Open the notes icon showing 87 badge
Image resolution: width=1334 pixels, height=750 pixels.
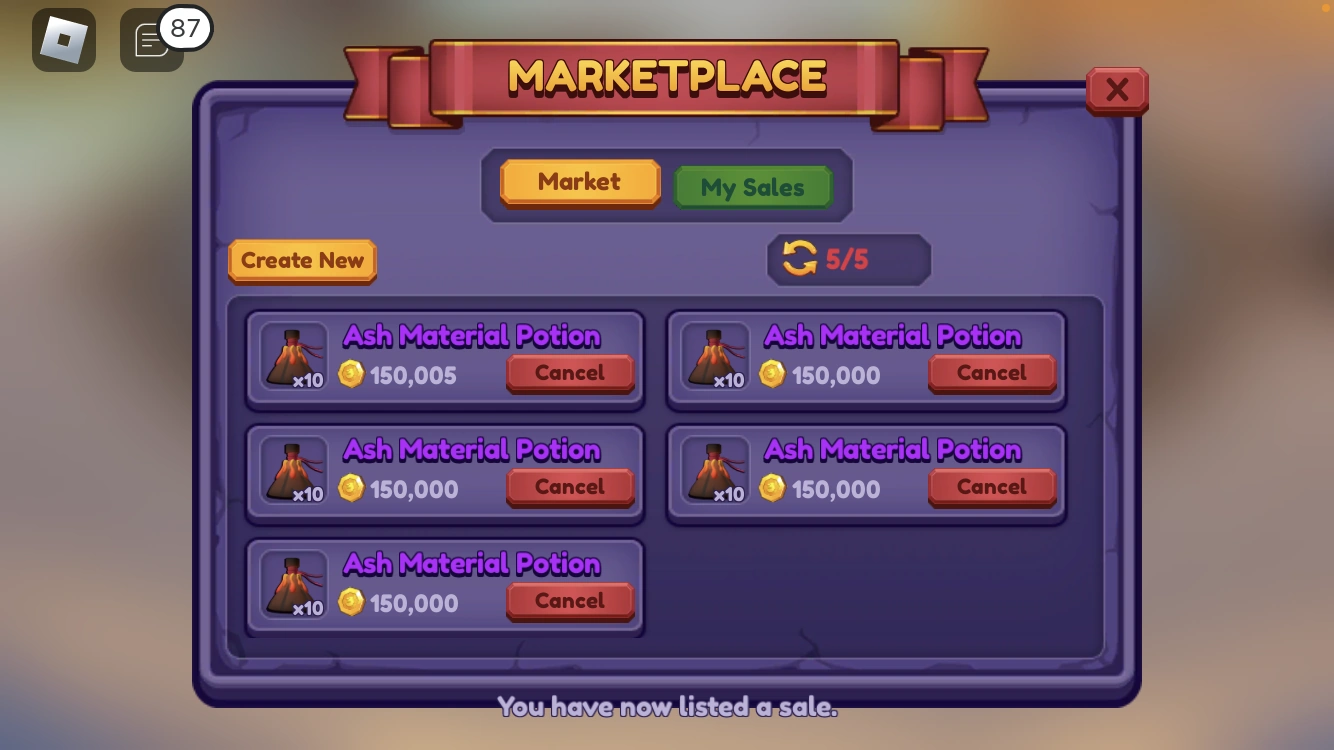(150, 40)
